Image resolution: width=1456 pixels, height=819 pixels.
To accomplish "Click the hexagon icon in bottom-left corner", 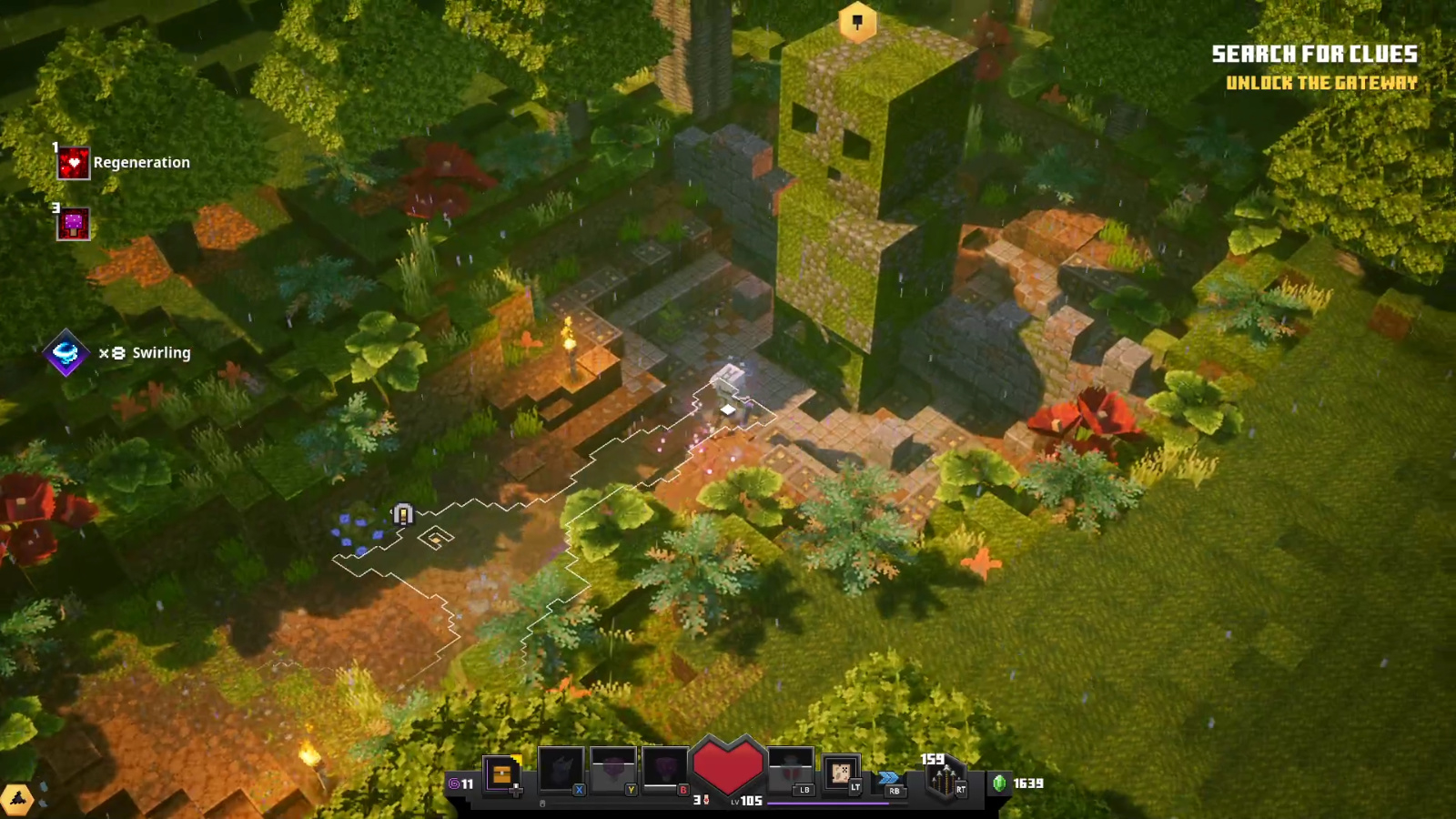I will [x=17, y=800].
